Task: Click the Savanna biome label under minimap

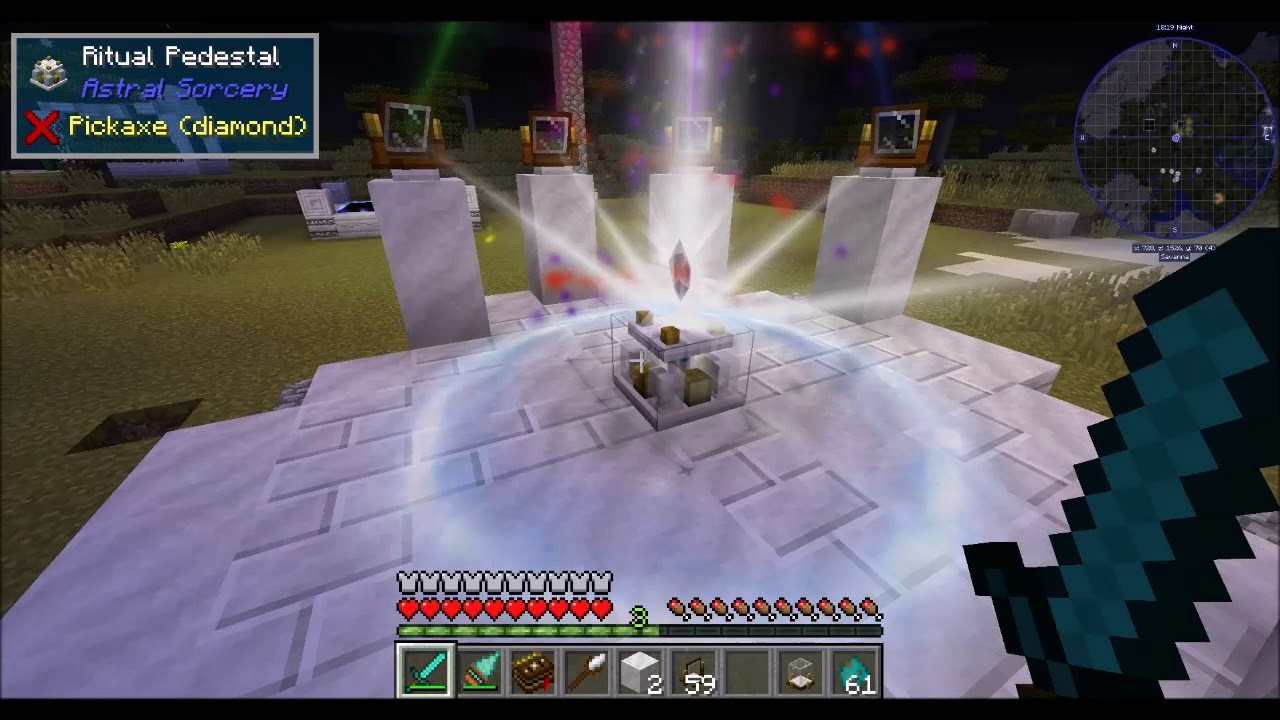Action: [1175, 257]
